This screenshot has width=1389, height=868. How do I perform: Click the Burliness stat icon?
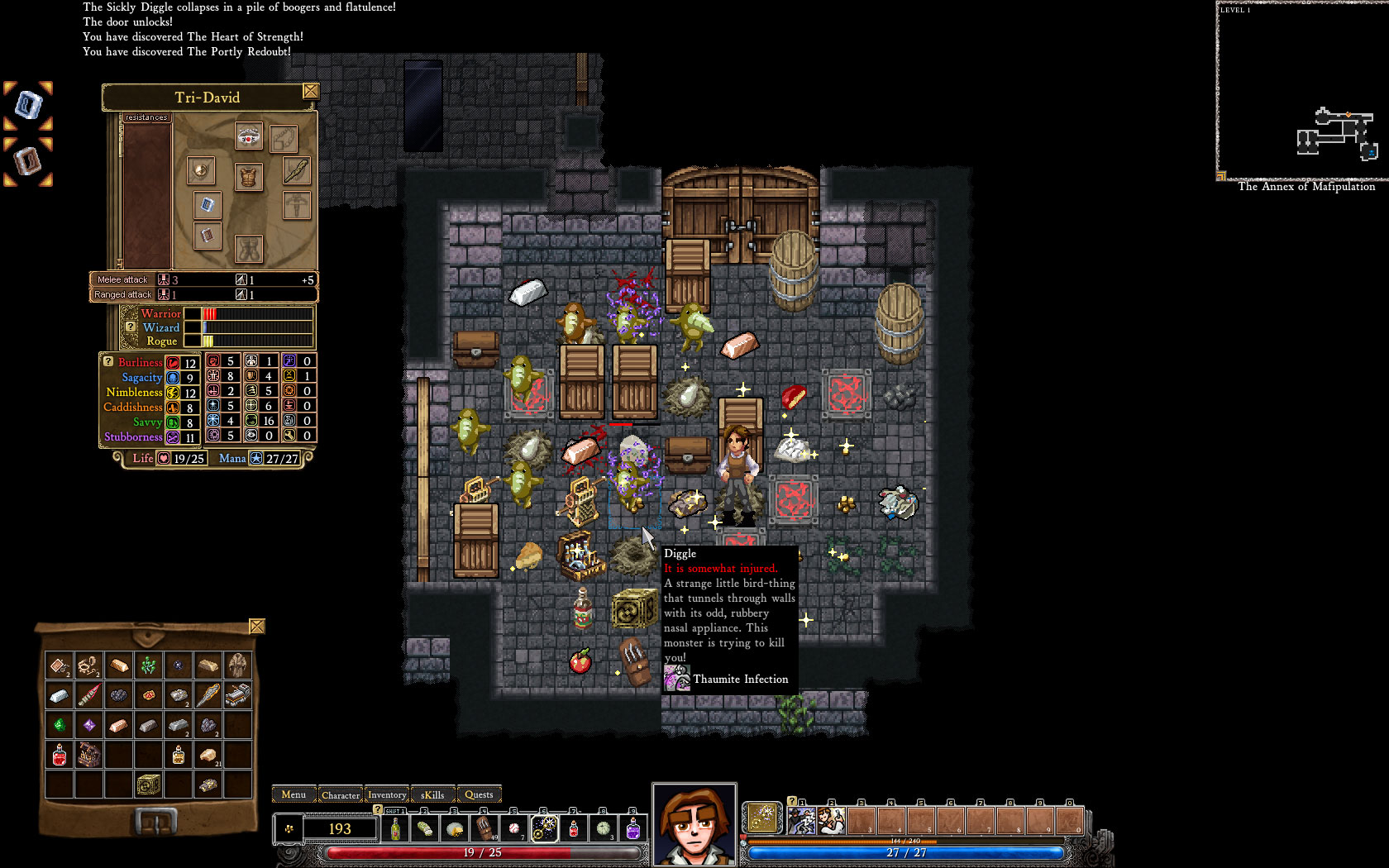[x=172, y=362]
